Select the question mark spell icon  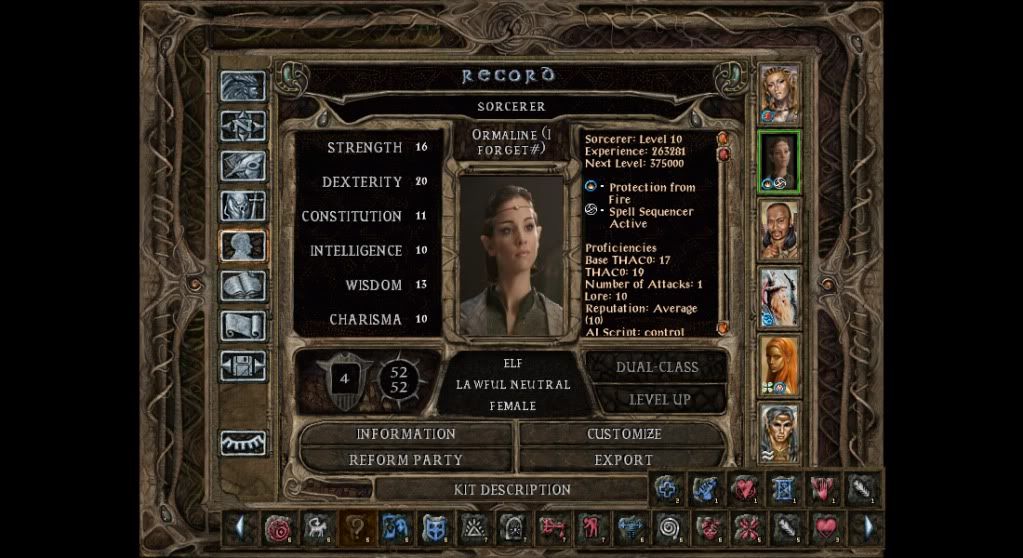[355, 526]
